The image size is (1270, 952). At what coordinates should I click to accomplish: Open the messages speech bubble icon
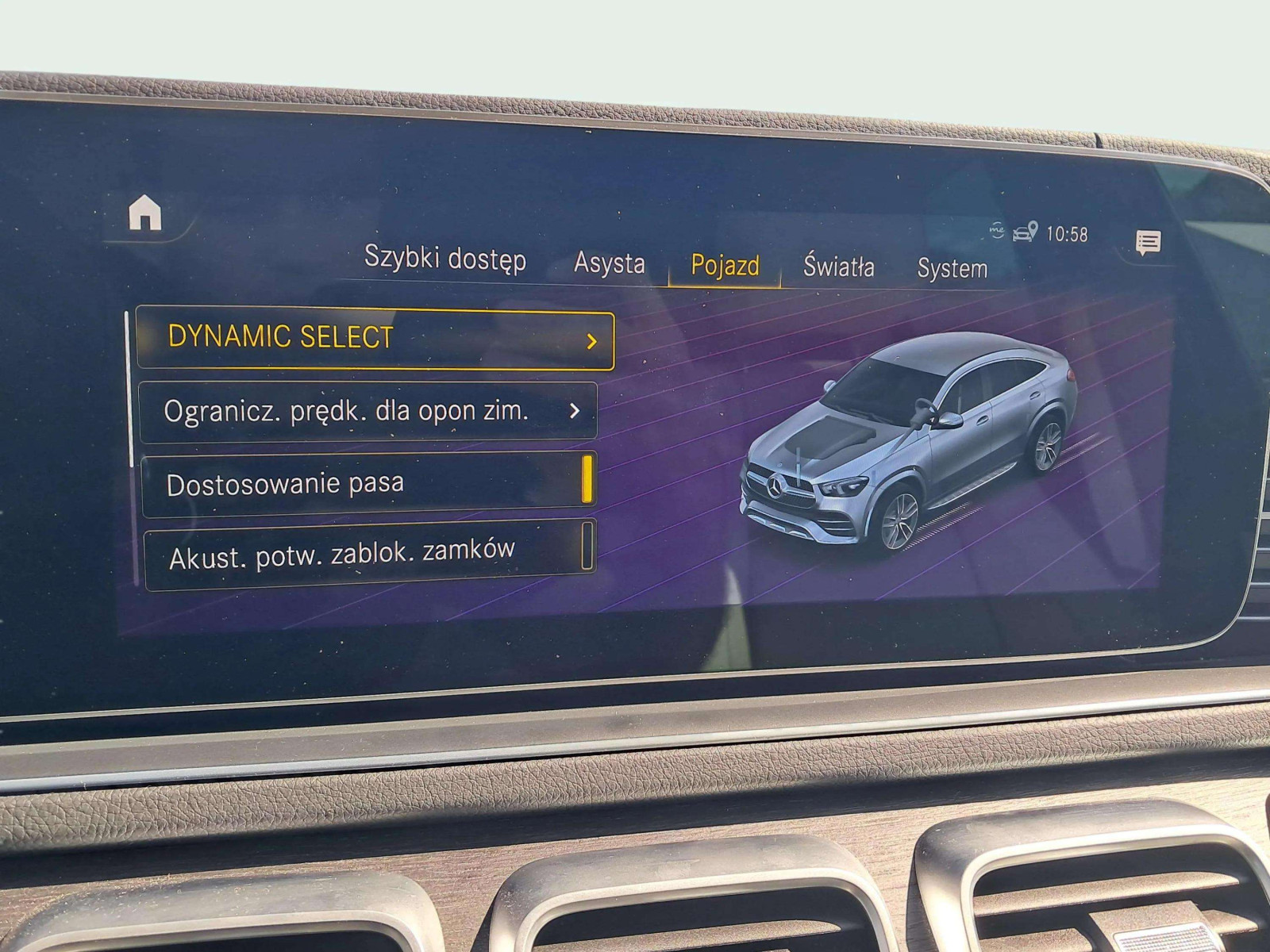coord(1148,242)
